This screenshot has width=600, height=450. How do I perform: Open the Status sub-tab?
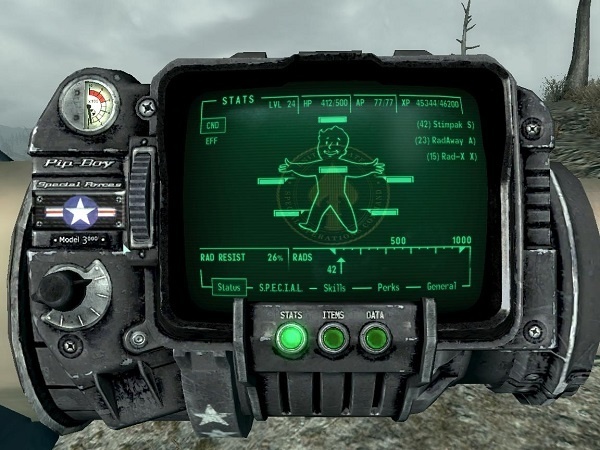231,287
